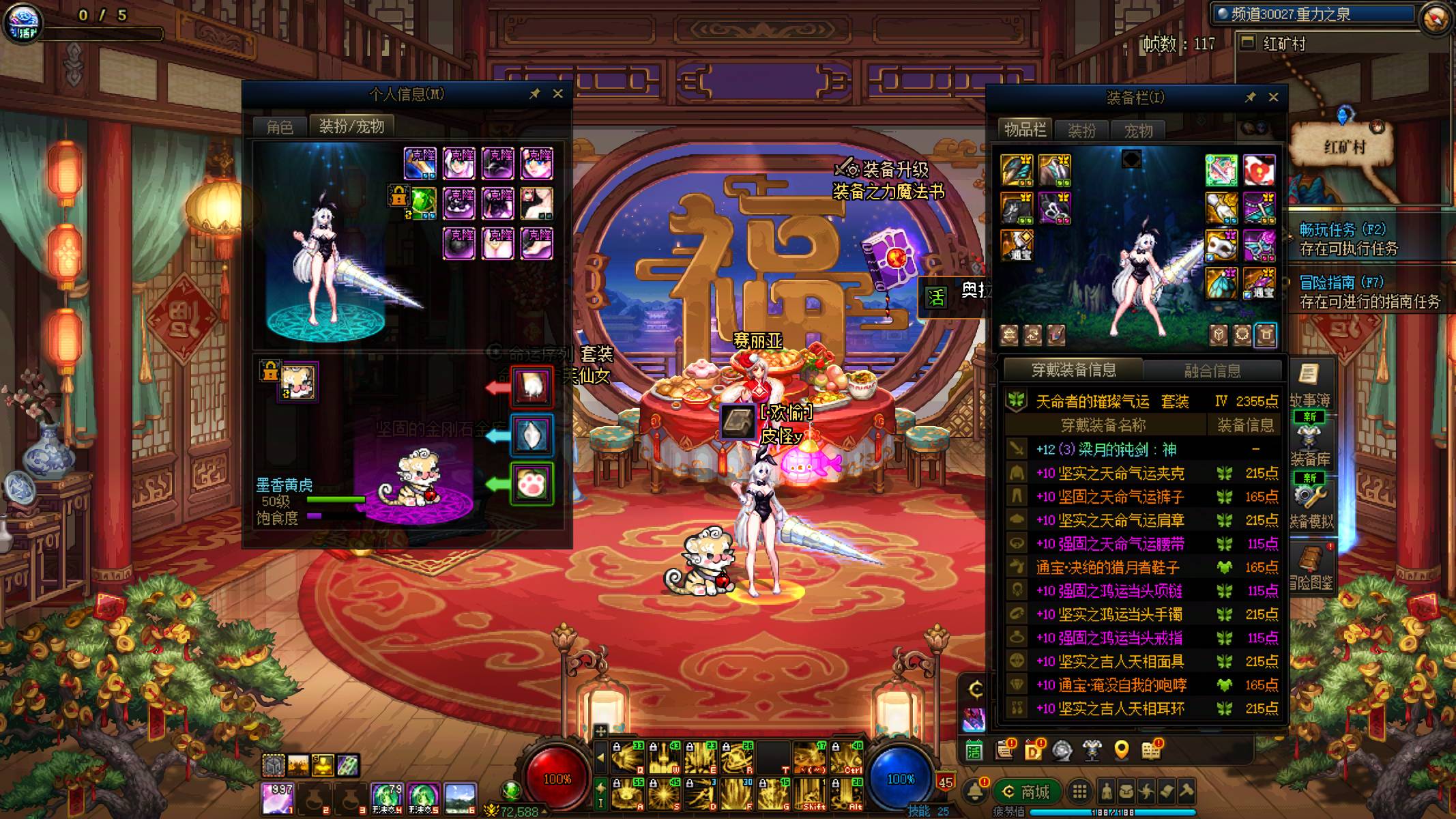Open the 商城 shop button
Image resolution: width=1456 pixels, height=819 pixels.
click(x=1026, y=792)
